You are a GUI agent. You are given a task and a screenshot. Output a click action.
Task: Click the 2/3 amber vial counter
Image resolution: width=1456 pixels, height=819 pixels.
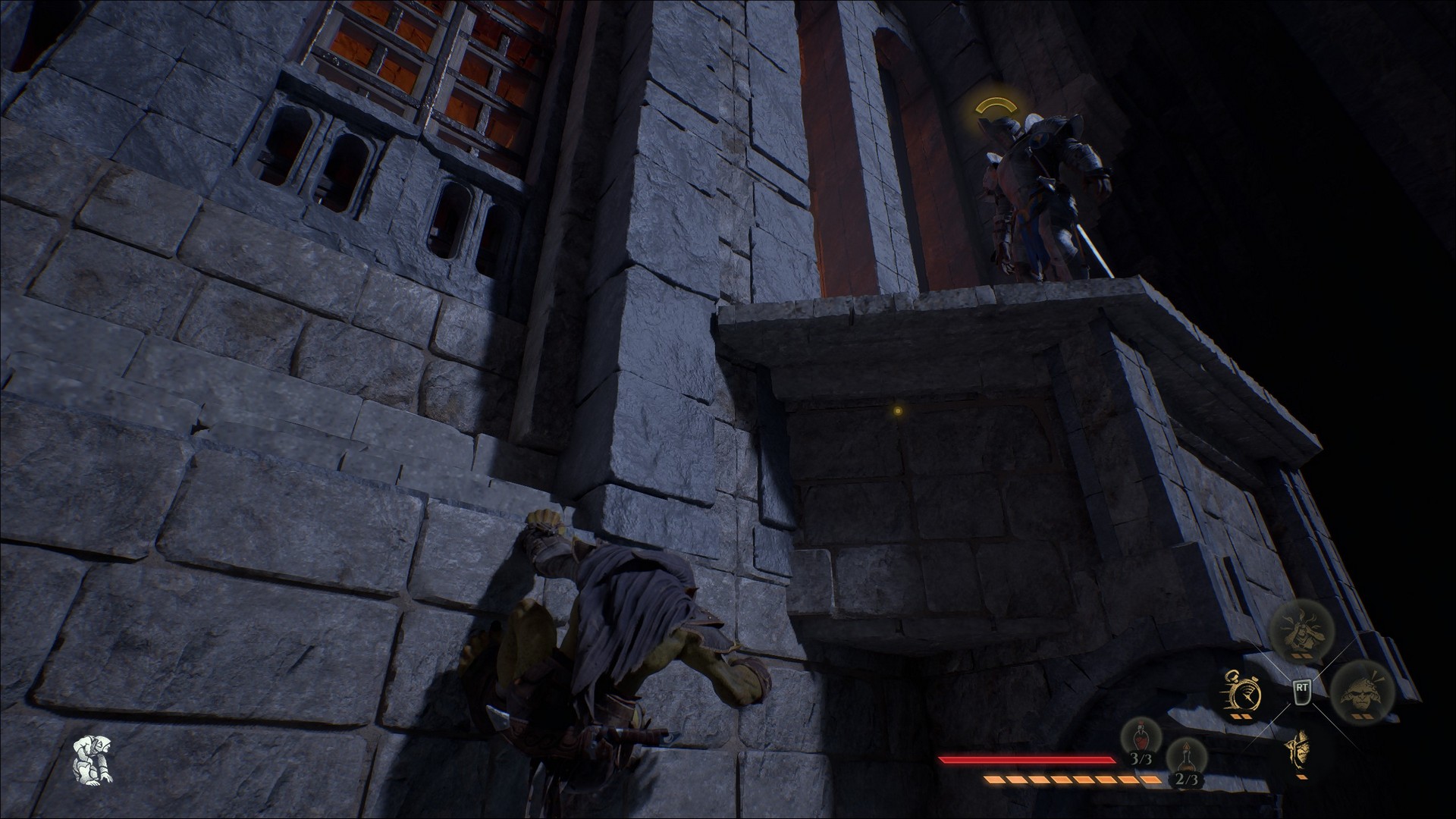point(1187,780)
